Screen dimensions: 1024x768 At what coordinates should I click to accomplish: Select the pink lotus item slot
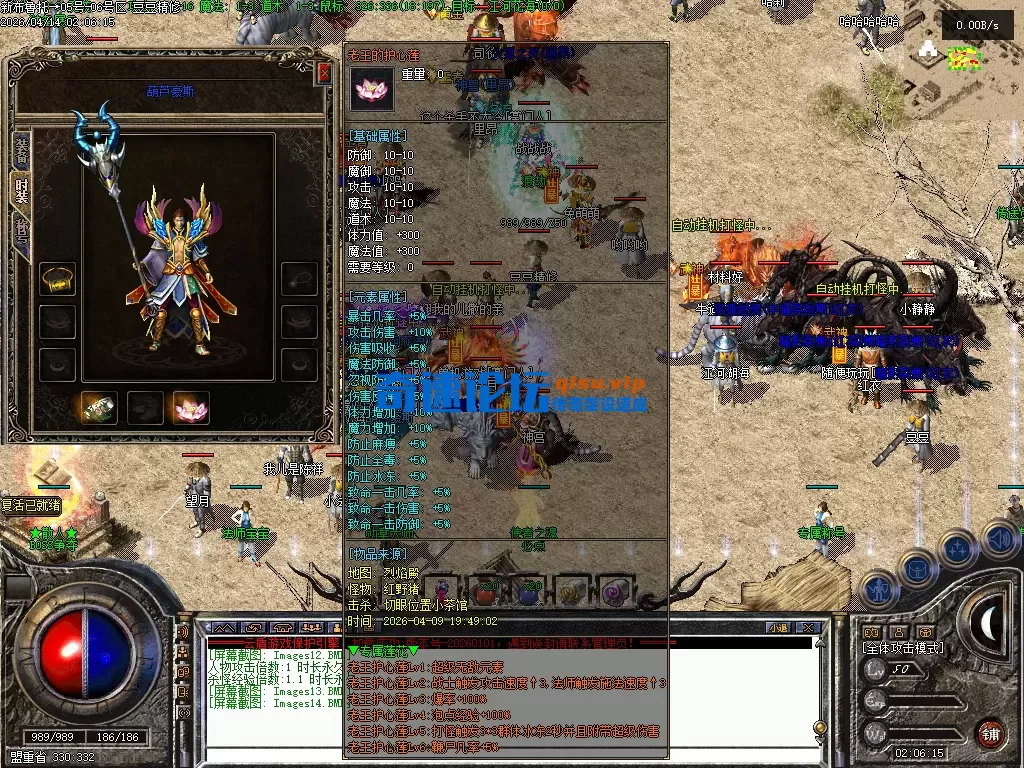(190, 406)
